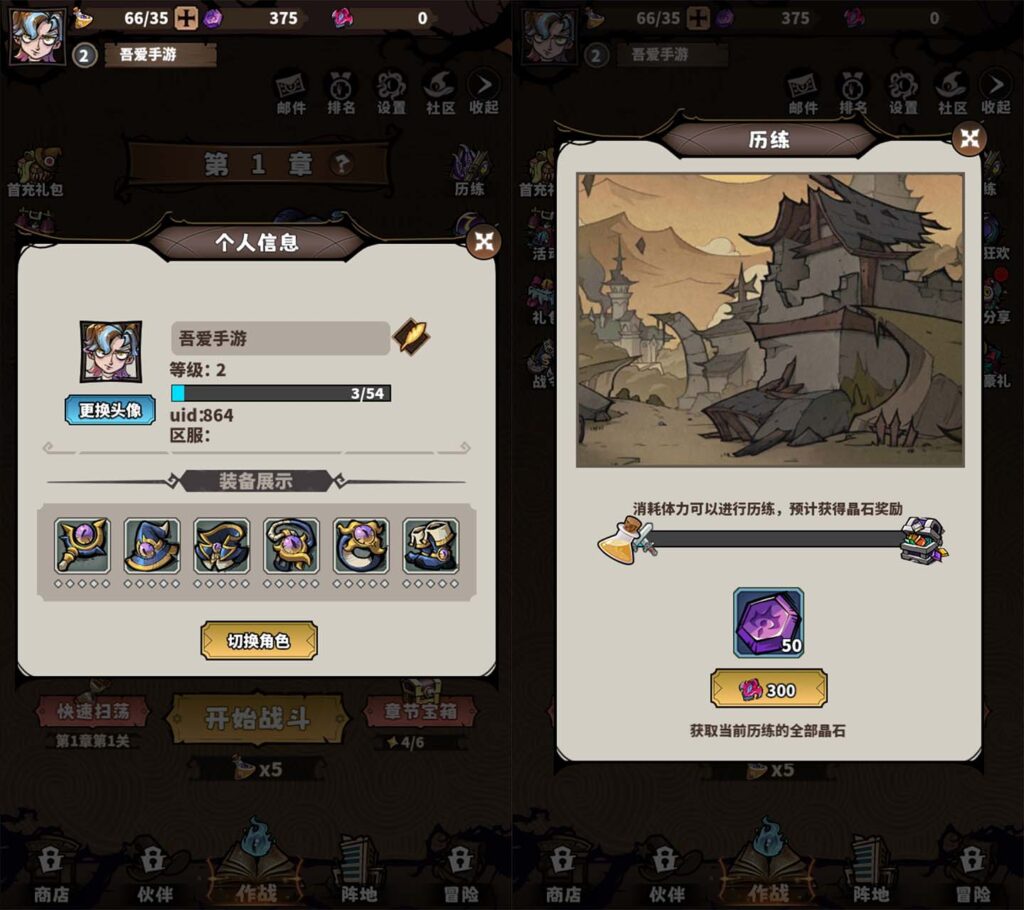Click the feather rename icon beside the player name

point(410,337)
